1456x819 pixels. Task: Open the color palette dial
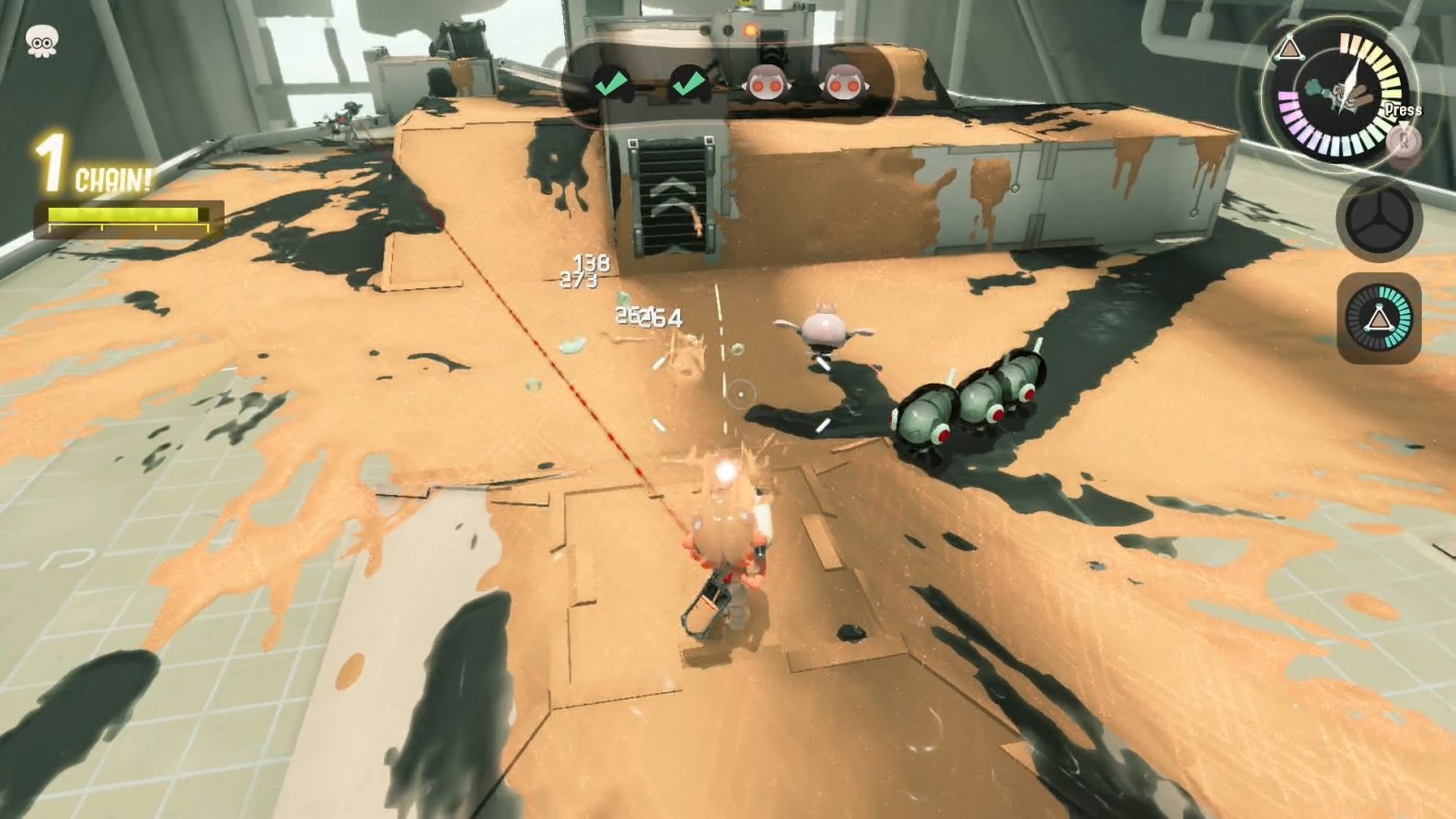click(x=1344, y=97)
